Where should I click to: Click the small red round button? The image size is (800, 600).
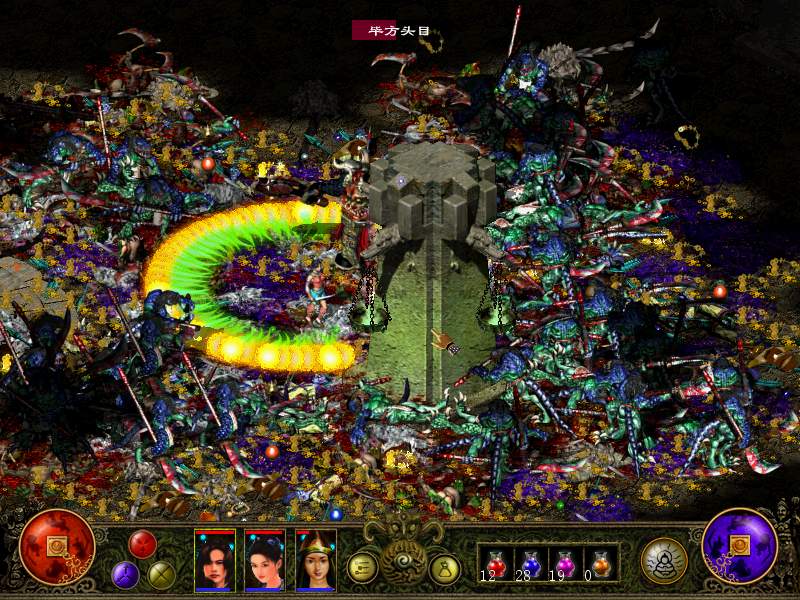coord(143,544)
